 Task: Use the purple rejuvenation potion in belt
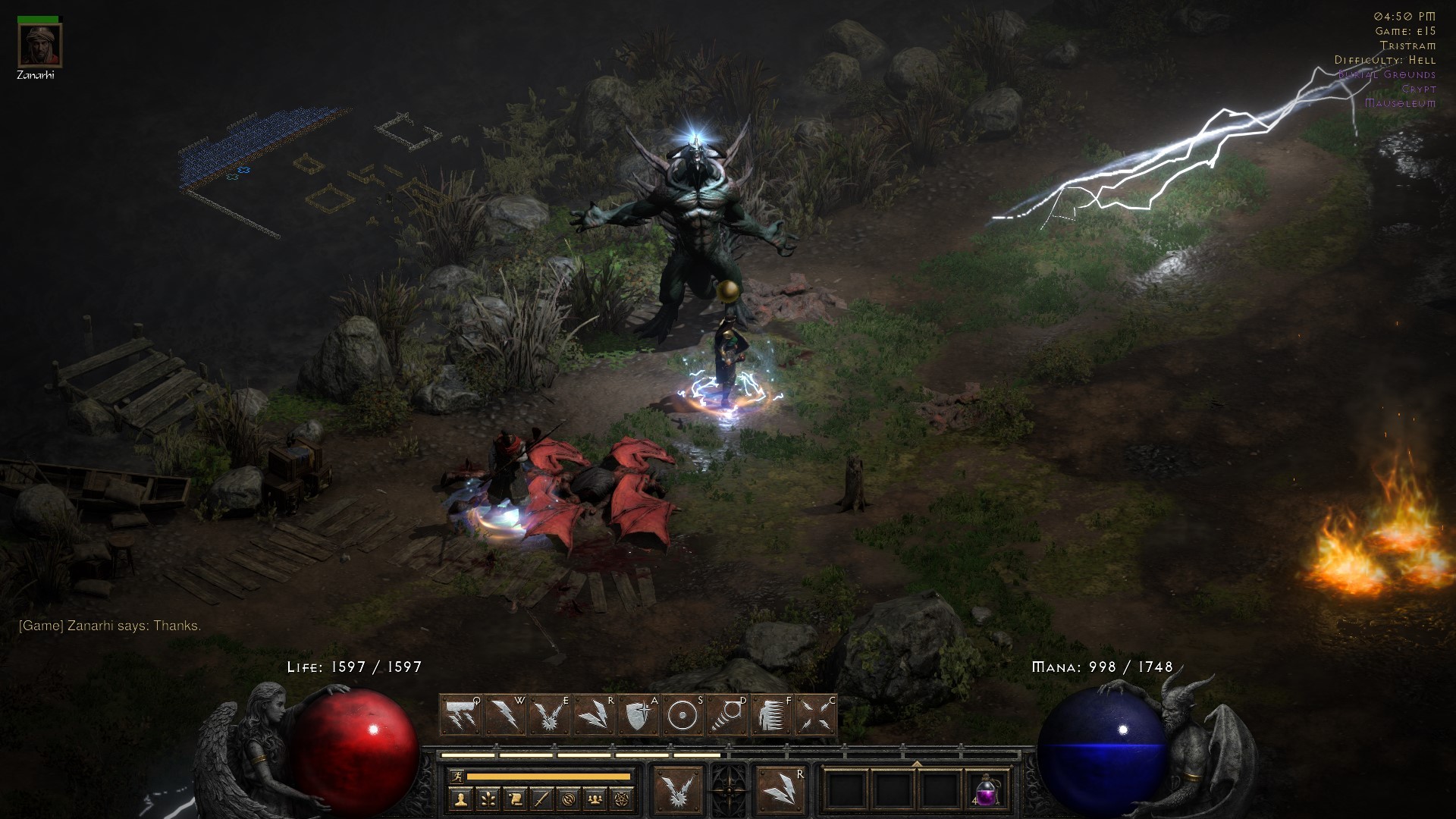(986, 791)
